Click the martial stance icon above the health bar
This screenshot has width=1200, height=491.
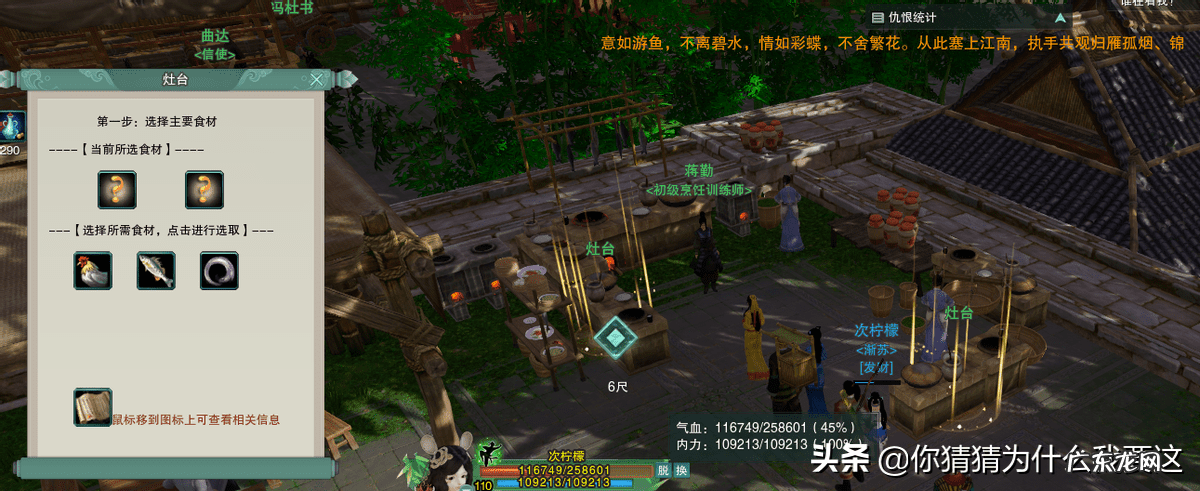(x=491, y=452)
